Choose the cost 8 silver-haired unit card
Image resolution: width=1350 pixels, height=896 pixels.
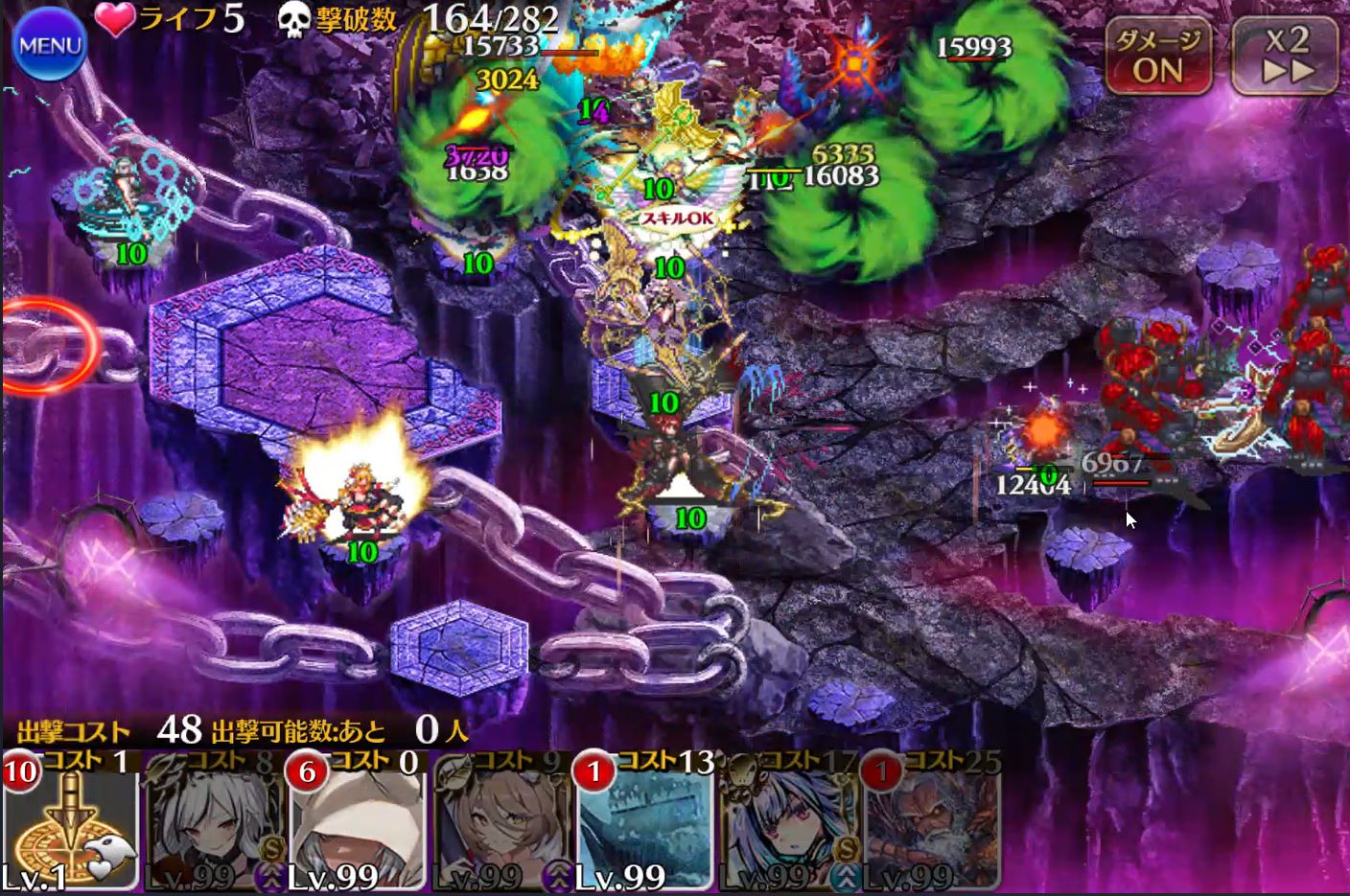pos(214,822)
